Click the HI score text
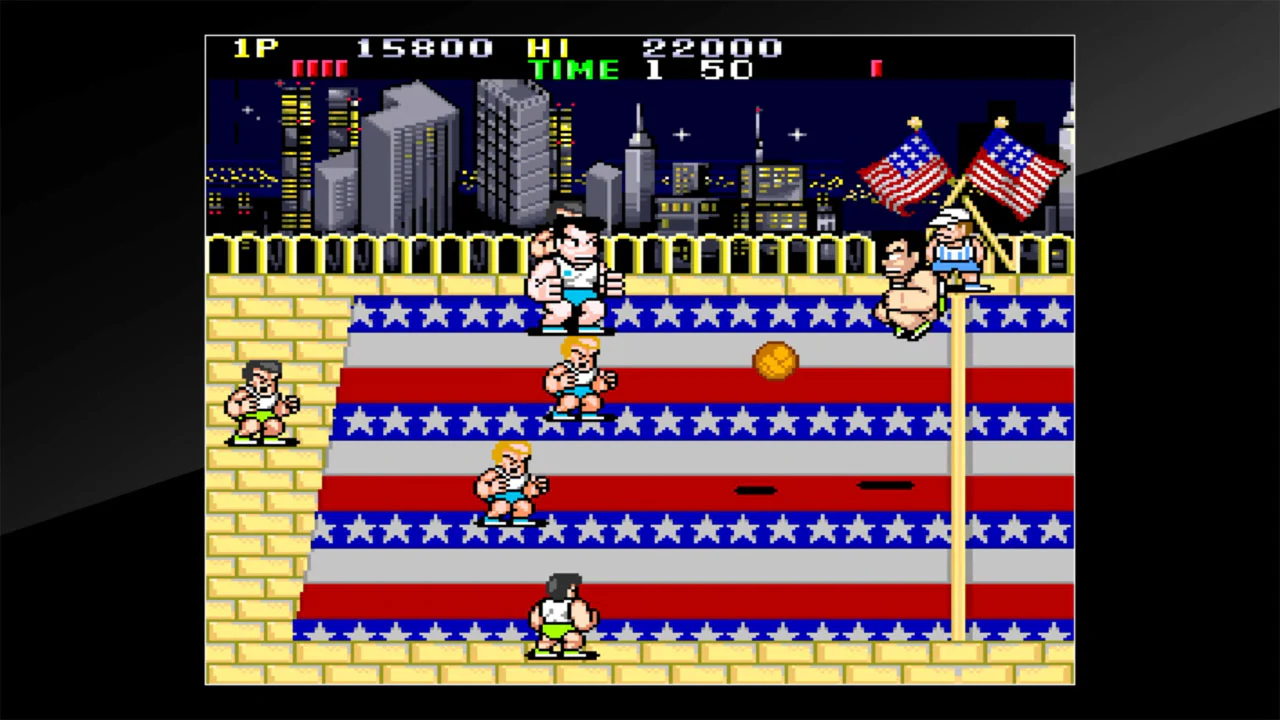 point(546,47)
